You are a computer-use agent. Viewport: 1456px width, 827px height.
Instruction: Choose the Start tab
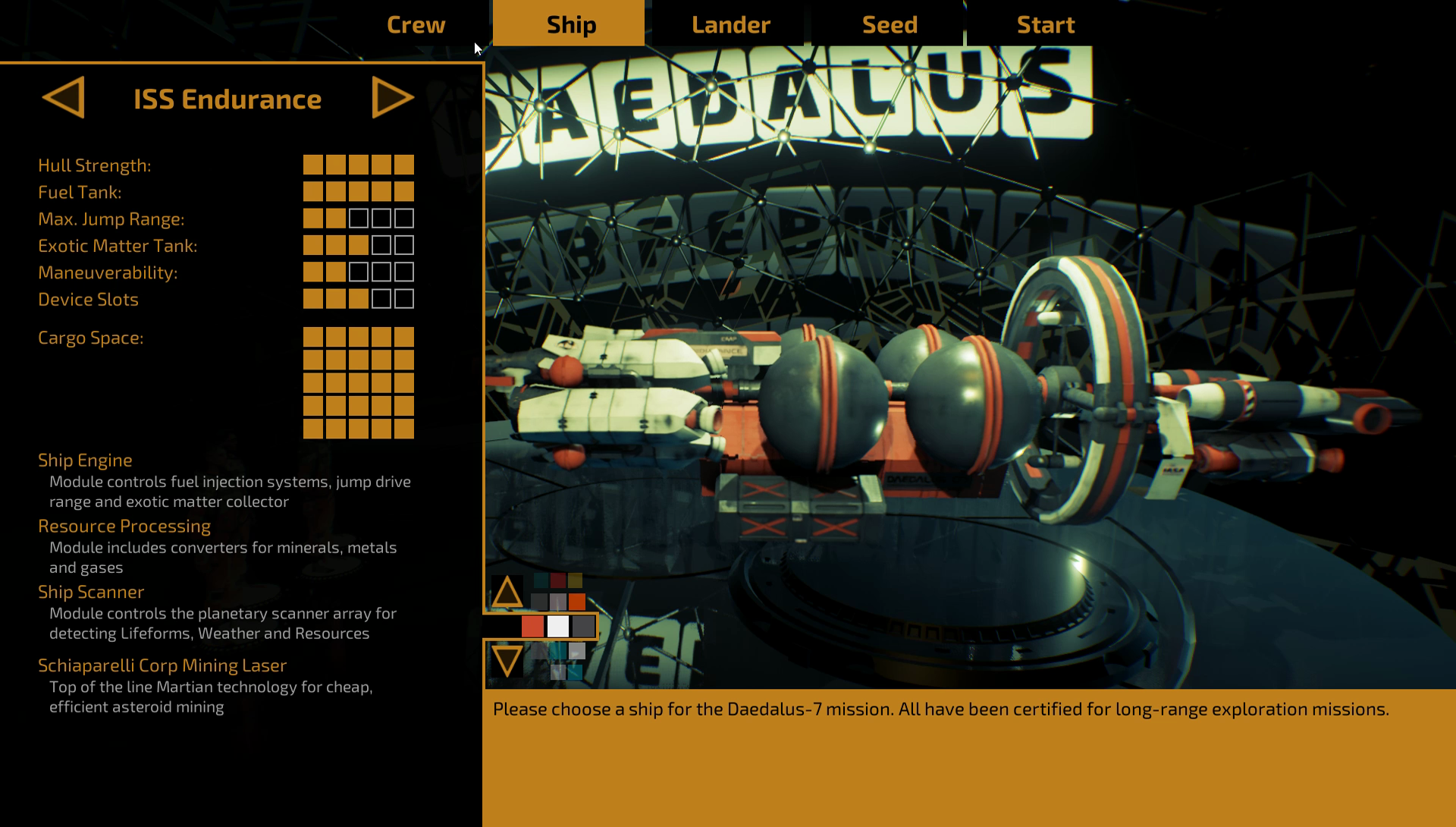tap(1045, 24)
